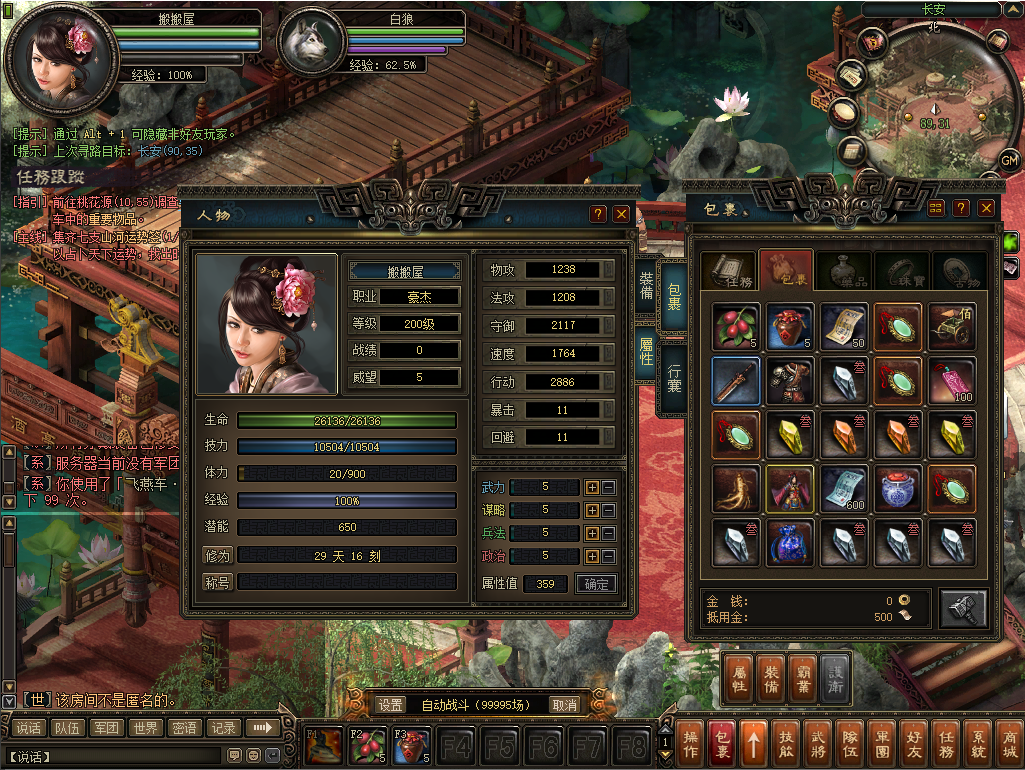Screen dimensions: 1025x770
Task: Open auto battle 设置 settings
Action: (390, 705)
